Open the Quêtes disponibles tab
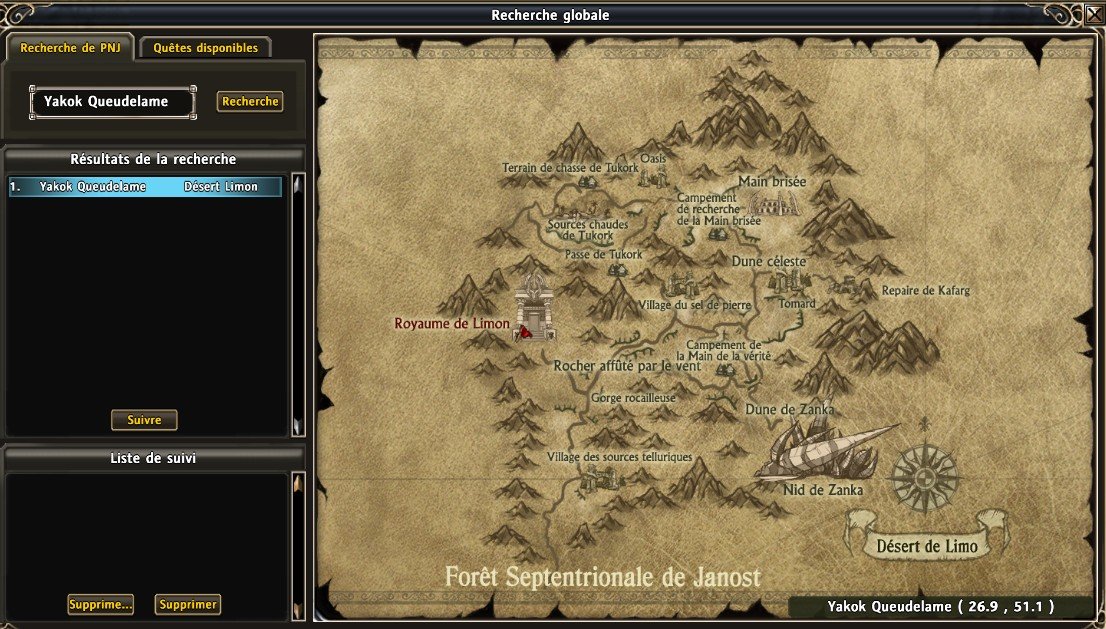This screenshot has width=1106, height=629. click(x=205, y=47)
